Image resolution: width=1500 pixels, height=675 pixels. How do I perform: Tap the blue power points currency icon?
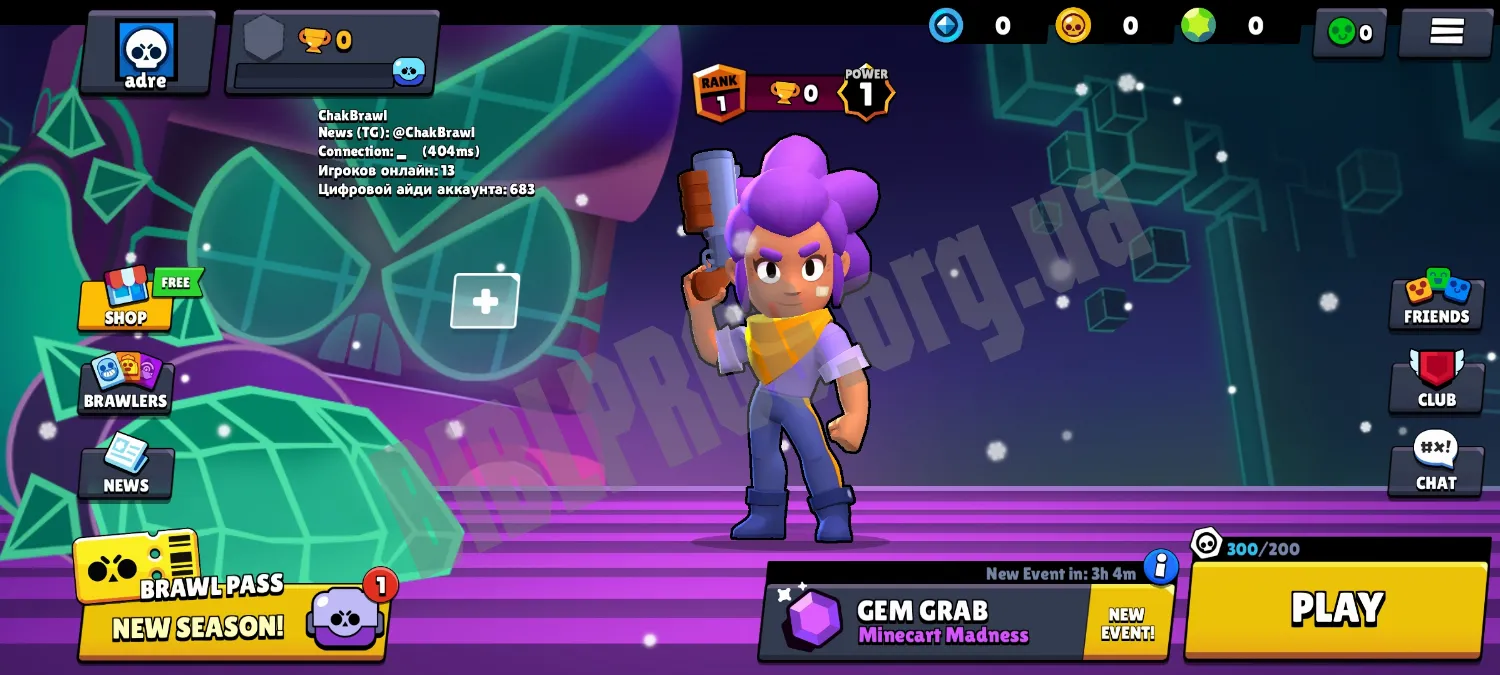point(946,26)
